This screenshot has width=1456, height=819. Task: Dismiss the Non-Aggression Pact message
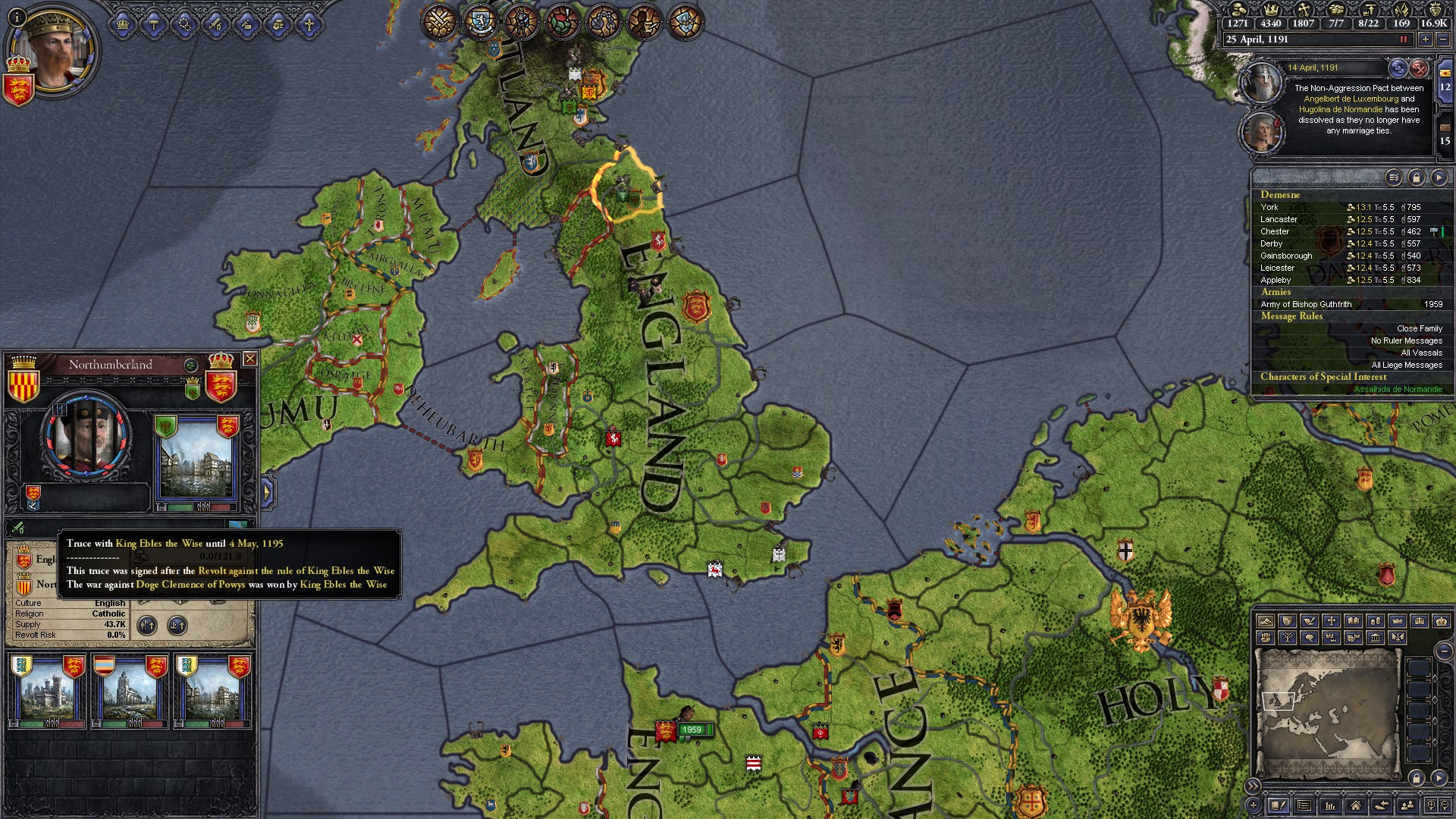pyautogui.click(x=1419, y=69)
